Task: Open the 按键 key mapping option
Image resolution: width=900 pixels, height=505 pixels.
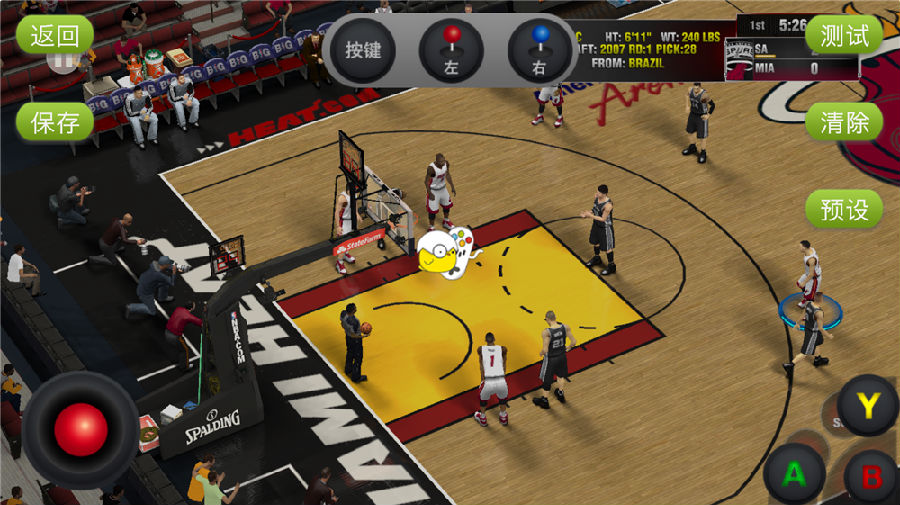Action: pos(362,50)
